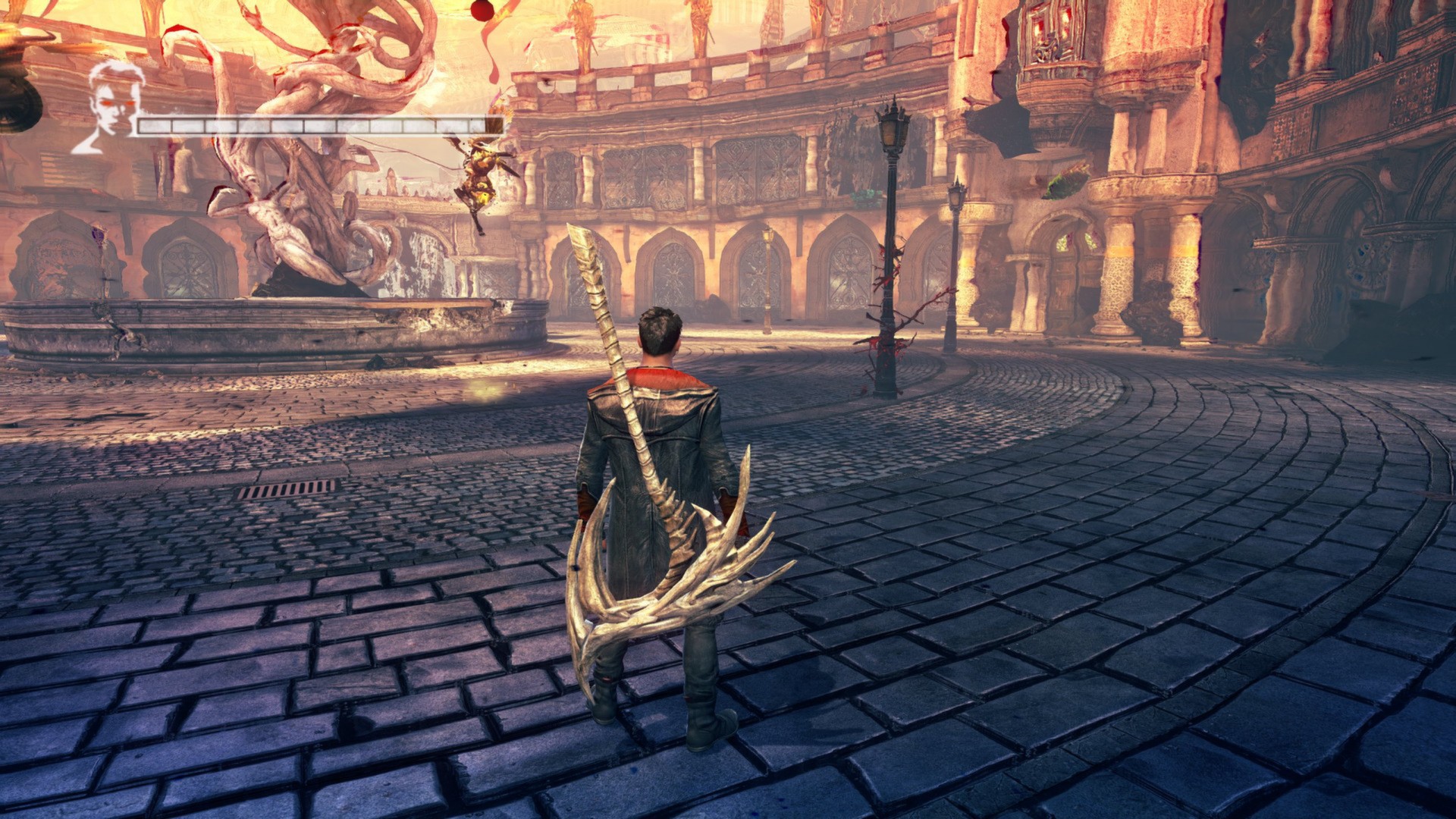The image size is (1456, 819).
Task: Click the lit window on the right balcony
Action: point(1050,29)
